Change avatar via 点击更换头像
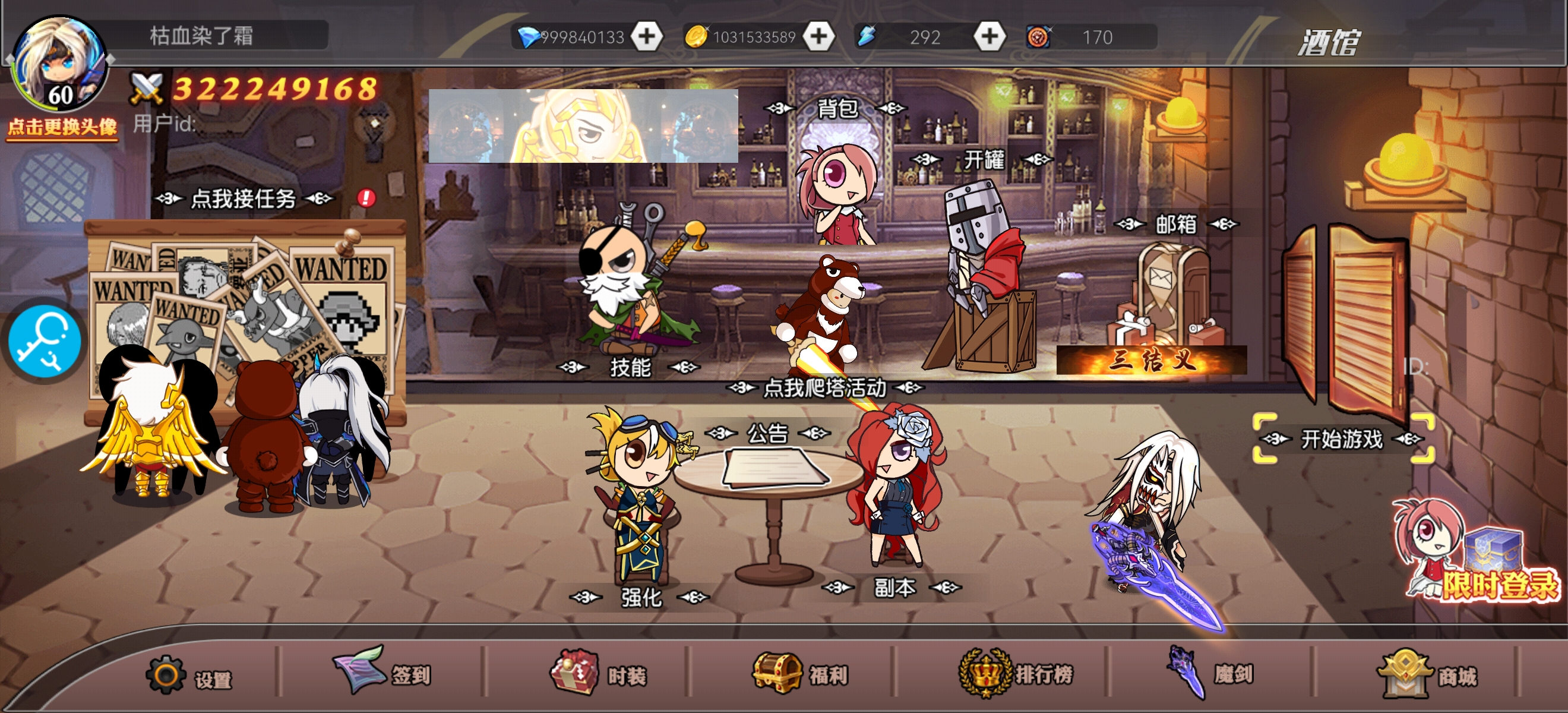This screenshot has height=713, width=1568. 62,127
